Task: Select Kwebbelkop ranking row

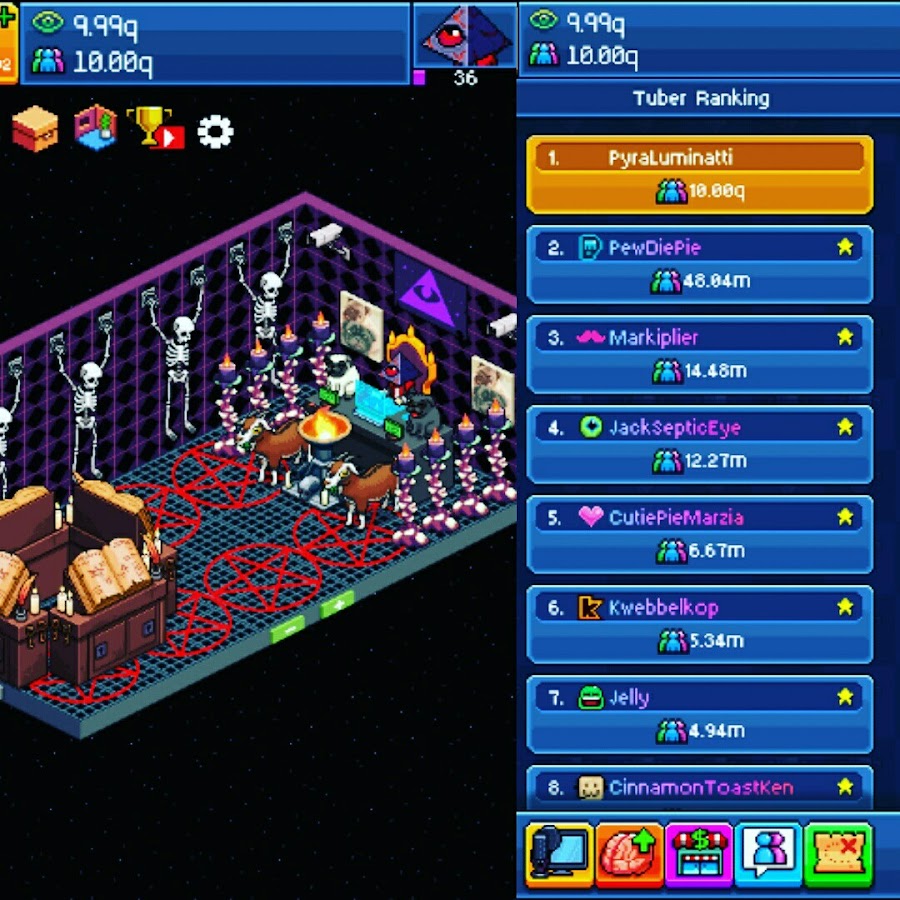Action: tap(699, 624)
